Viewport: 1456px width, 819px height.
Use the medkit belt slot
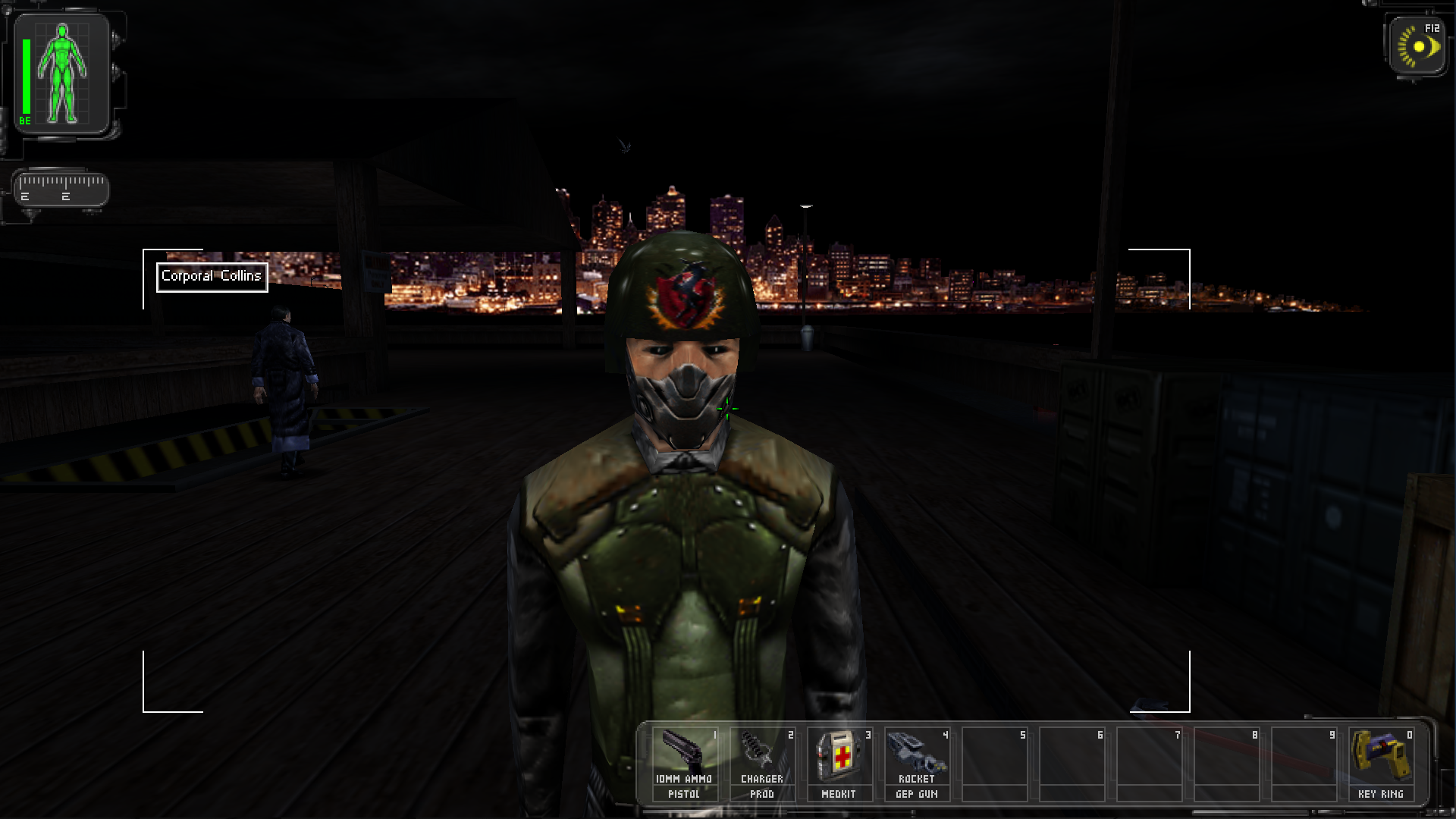(839, 763)
